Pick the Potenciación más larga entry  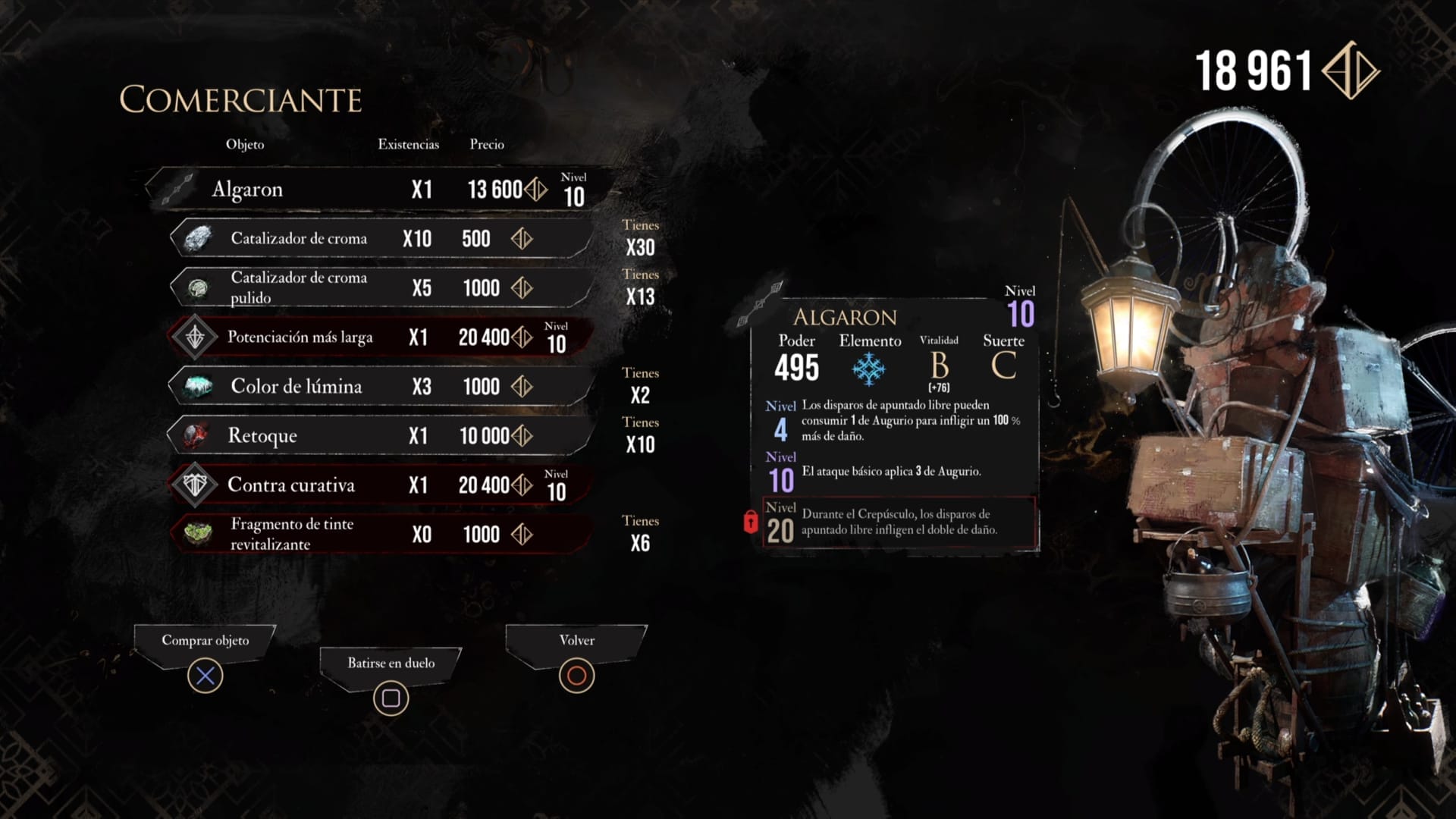pyautogui.click(x=379, y=337)
